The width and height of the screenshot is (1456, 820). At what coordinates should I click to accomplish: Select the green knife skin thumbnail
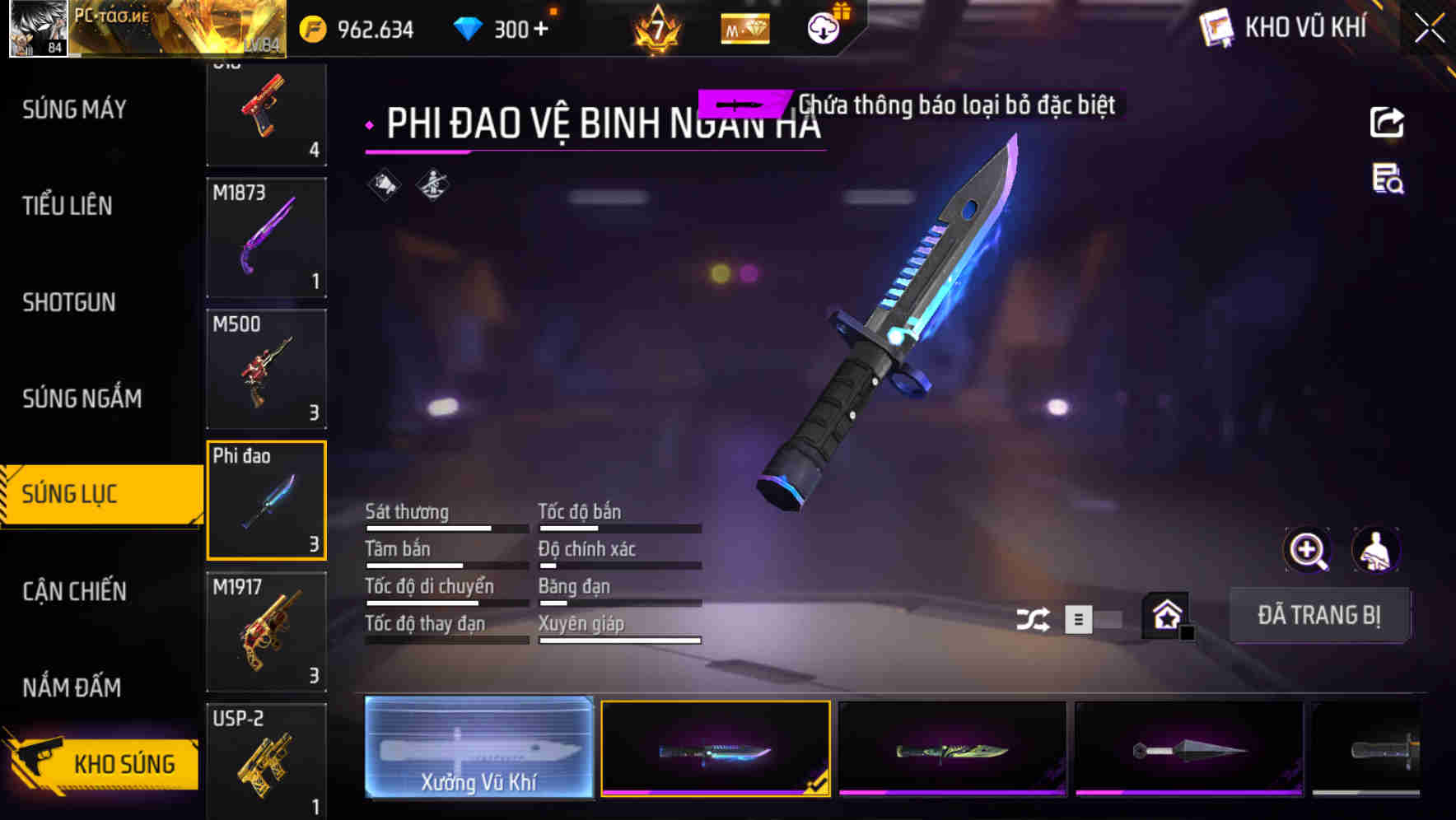[951, 751]
